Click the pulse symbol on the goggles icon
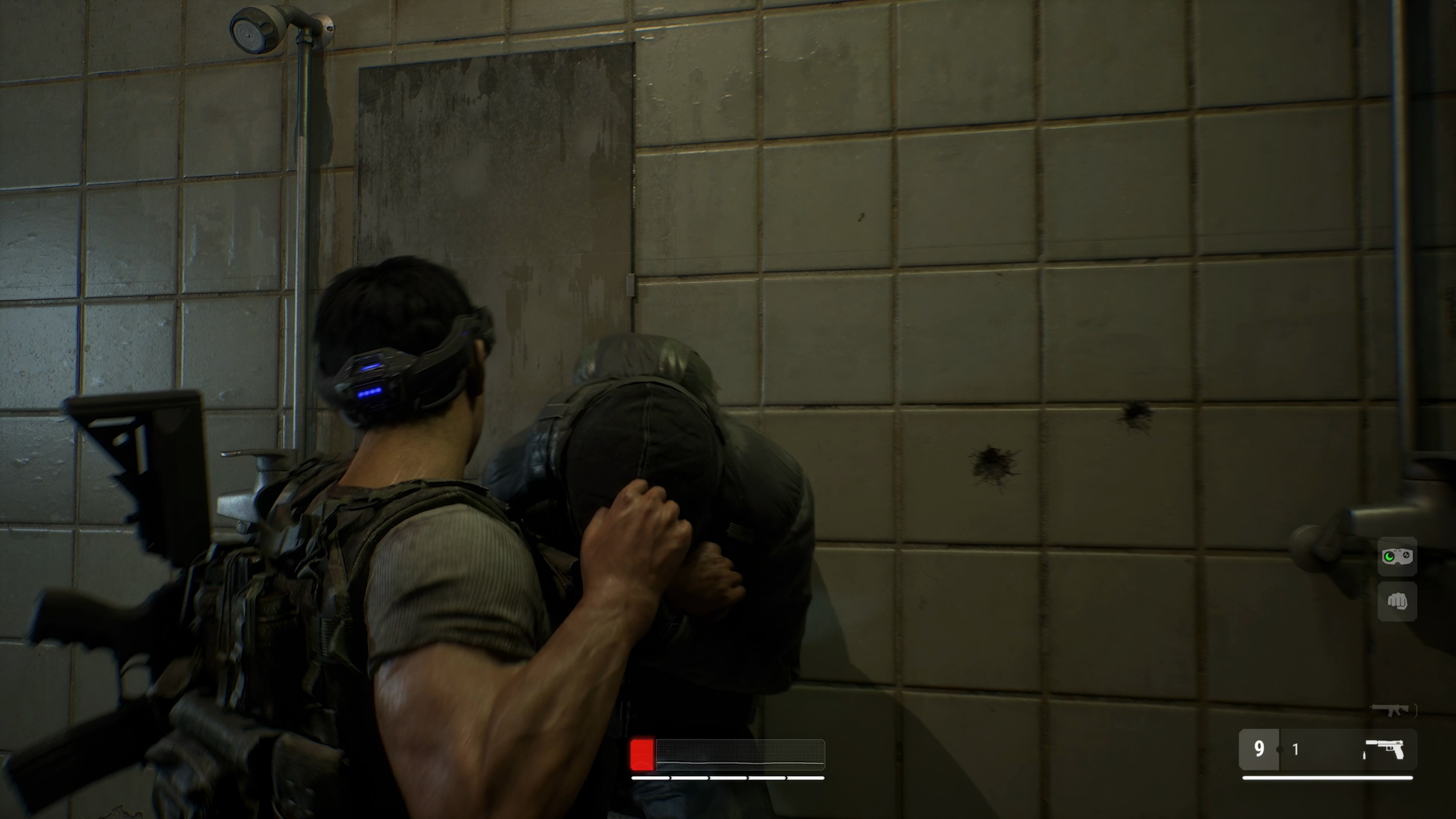Image resolution: width=1456 pixels, height=819 pixels. (x=1406, y=554)
